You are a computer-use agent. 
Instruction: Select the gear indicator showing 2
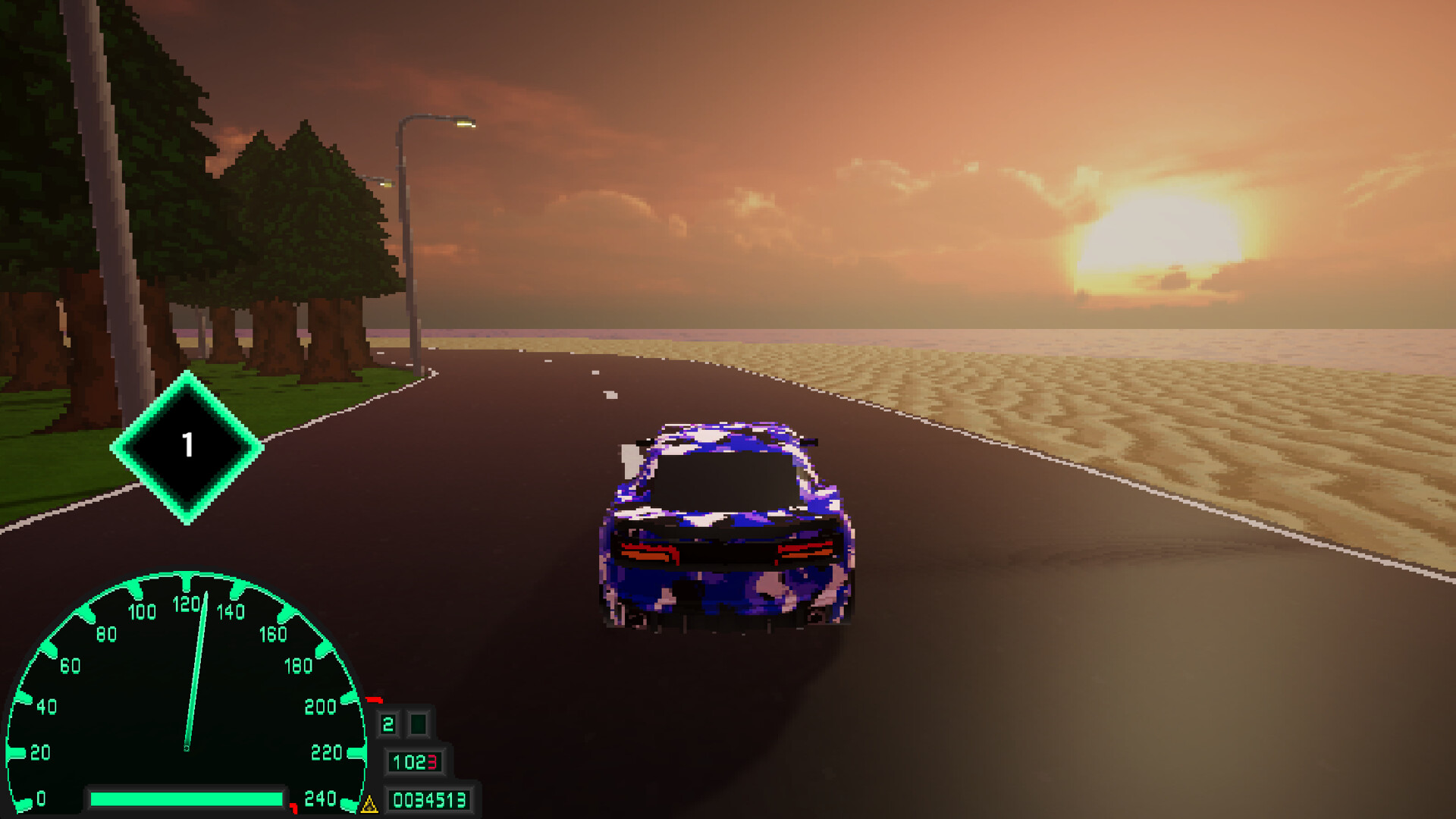pyautogui.click(x=388, y=724)
